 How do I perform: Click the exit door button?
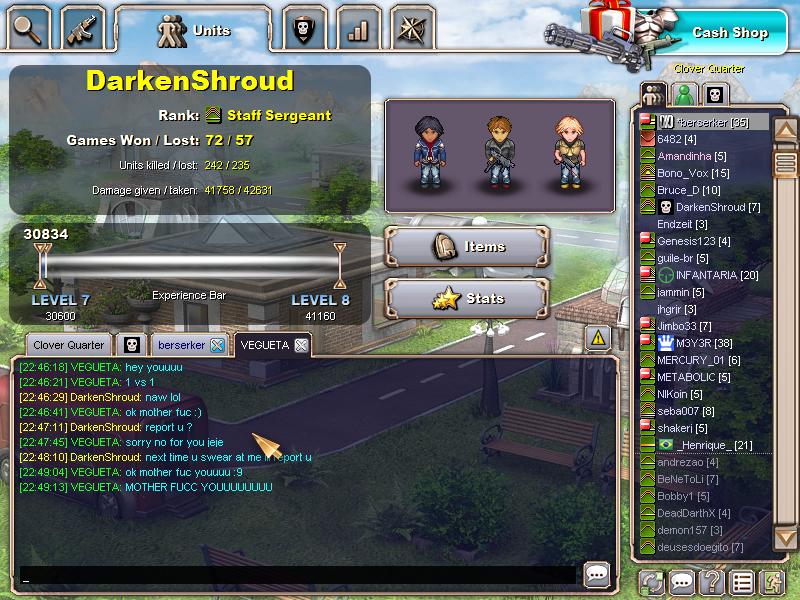(x=770, y=581)
